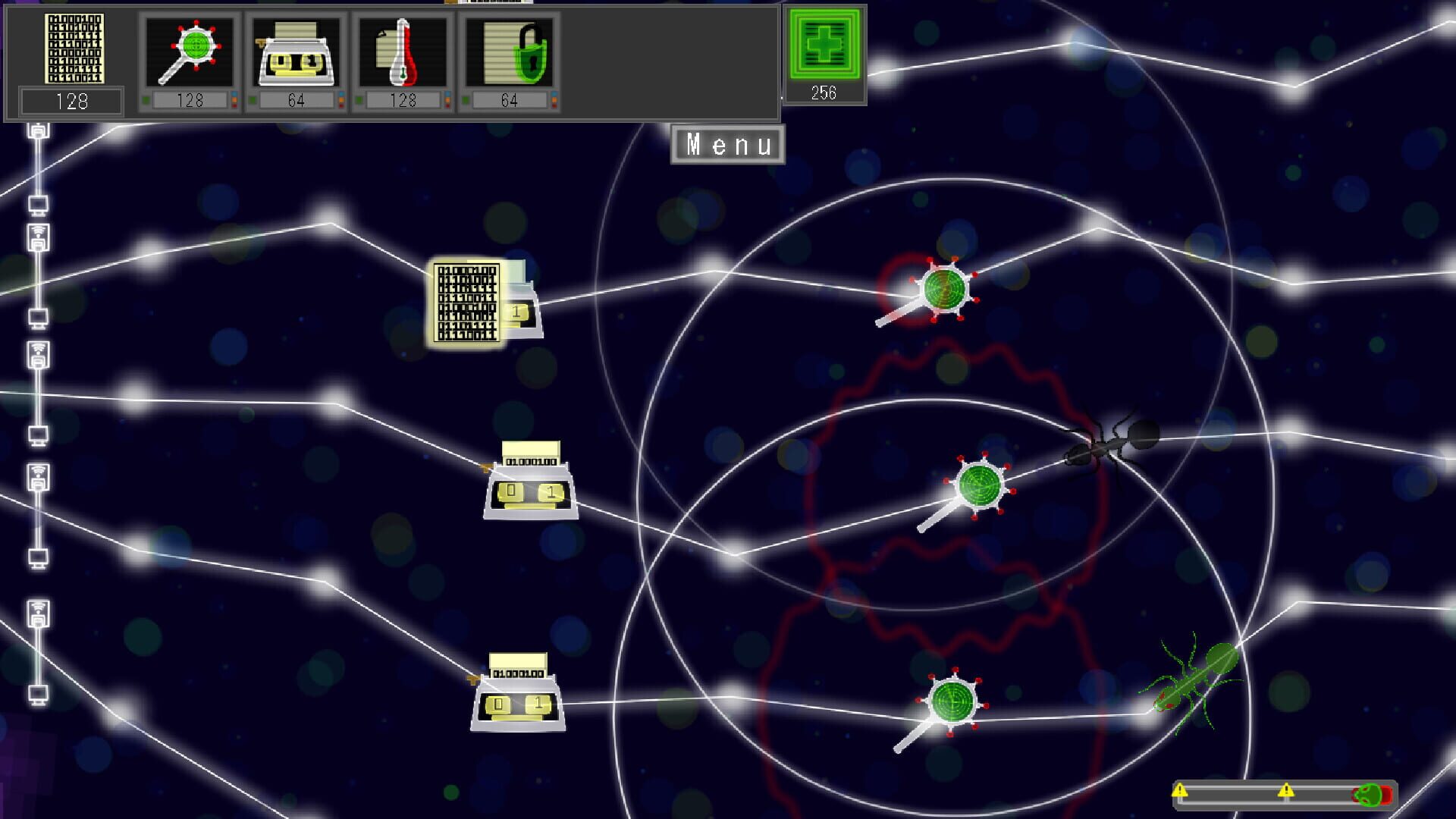Open the Menu
The width and height of the screenshot is (1456, 819).
tap(726, 144)
